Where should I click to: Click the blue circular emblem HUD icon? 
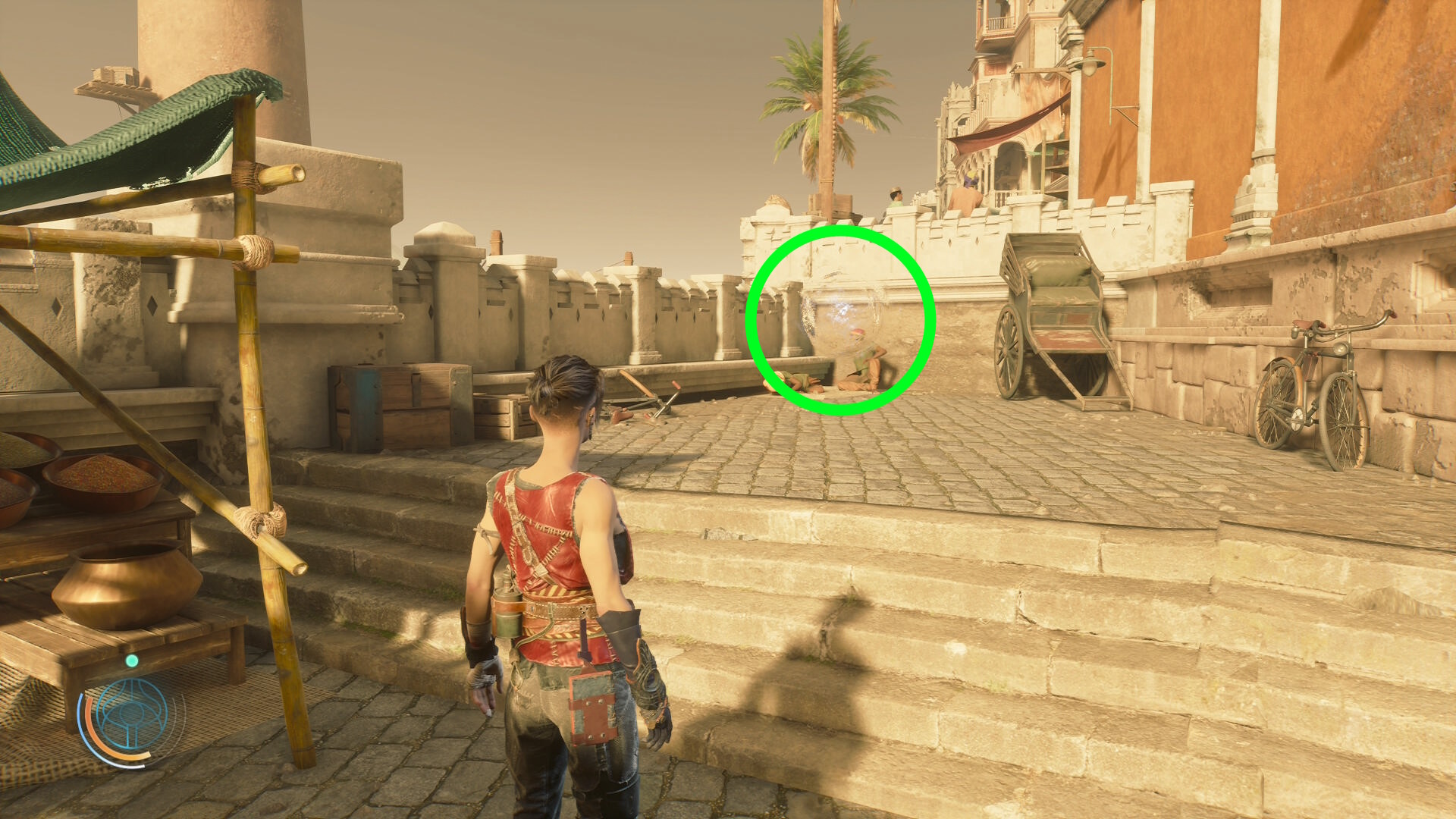coord(132,714)
